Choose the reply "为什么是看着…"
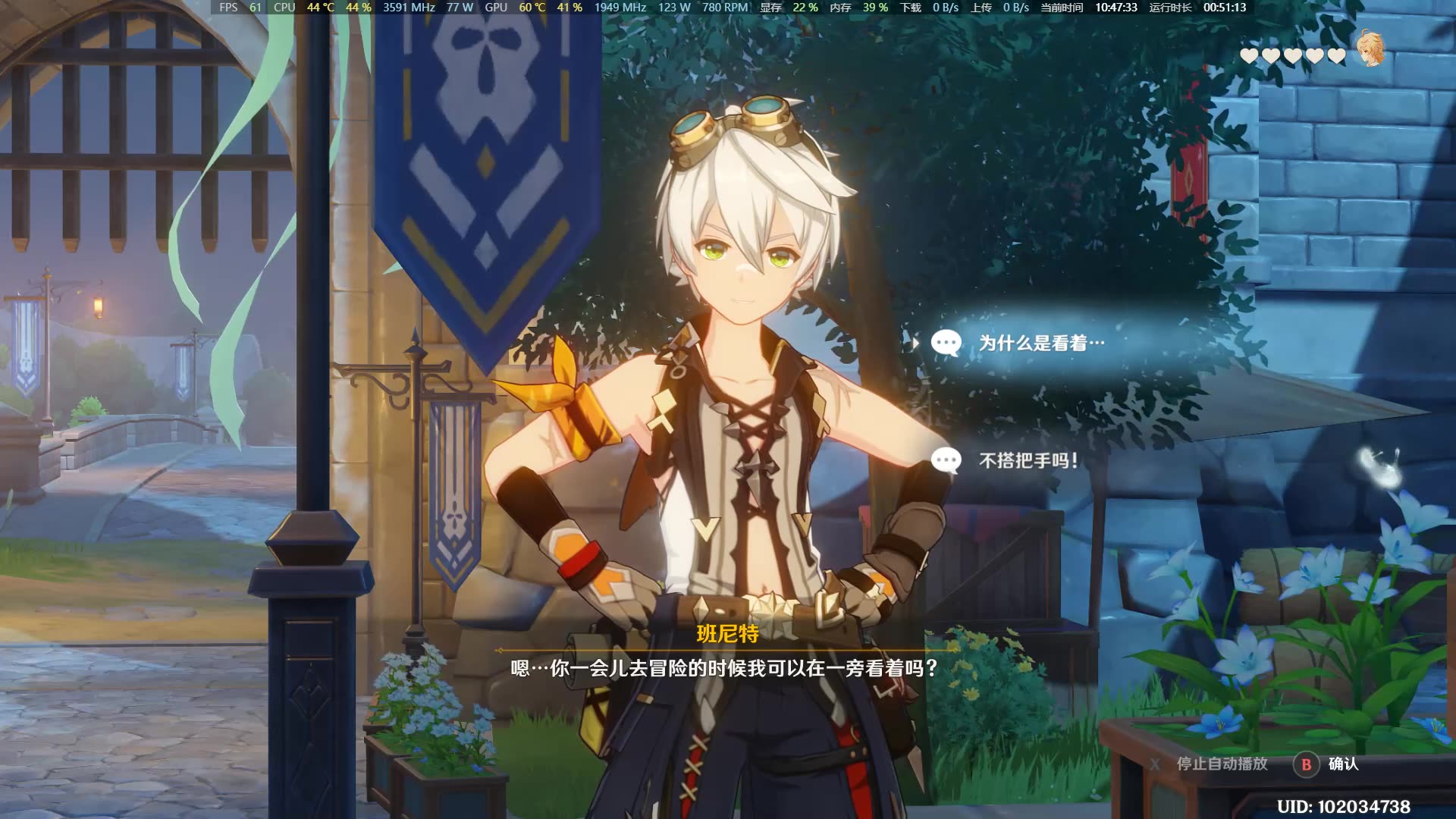This screenshot has height=819, width=1456. tap(1040, 344)
